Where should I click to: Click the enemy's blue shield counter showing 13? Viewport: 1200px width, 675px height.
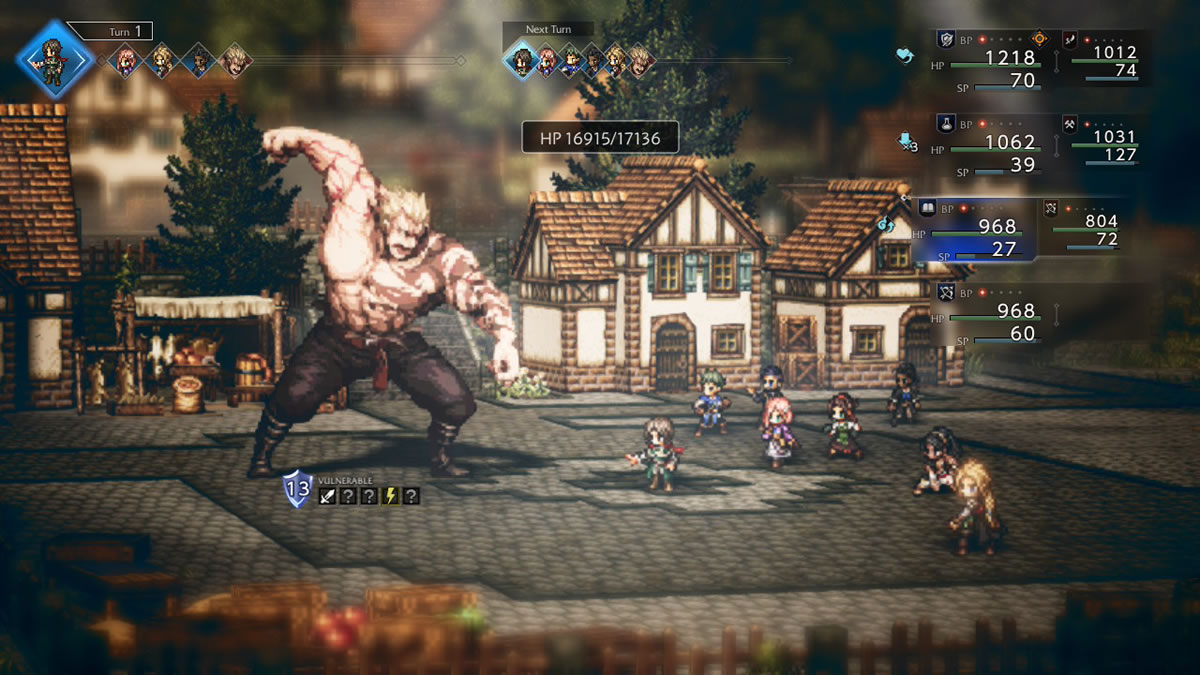point(297,488)
